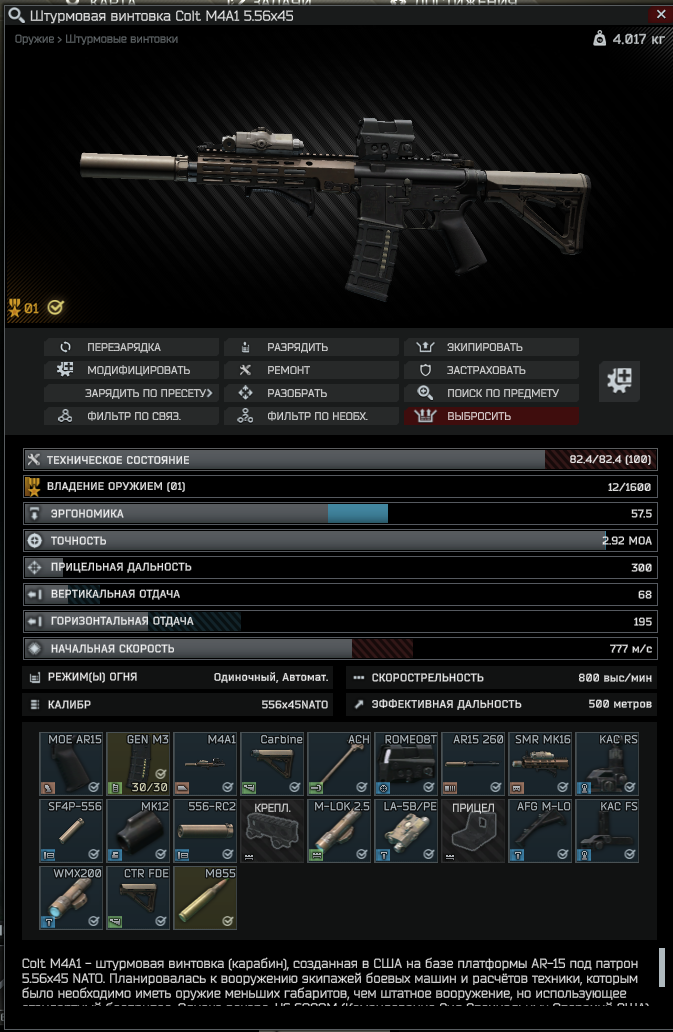Open the МОДИФИЦИРОВАТЬ weapon modding screen

(x=131, y=370)
